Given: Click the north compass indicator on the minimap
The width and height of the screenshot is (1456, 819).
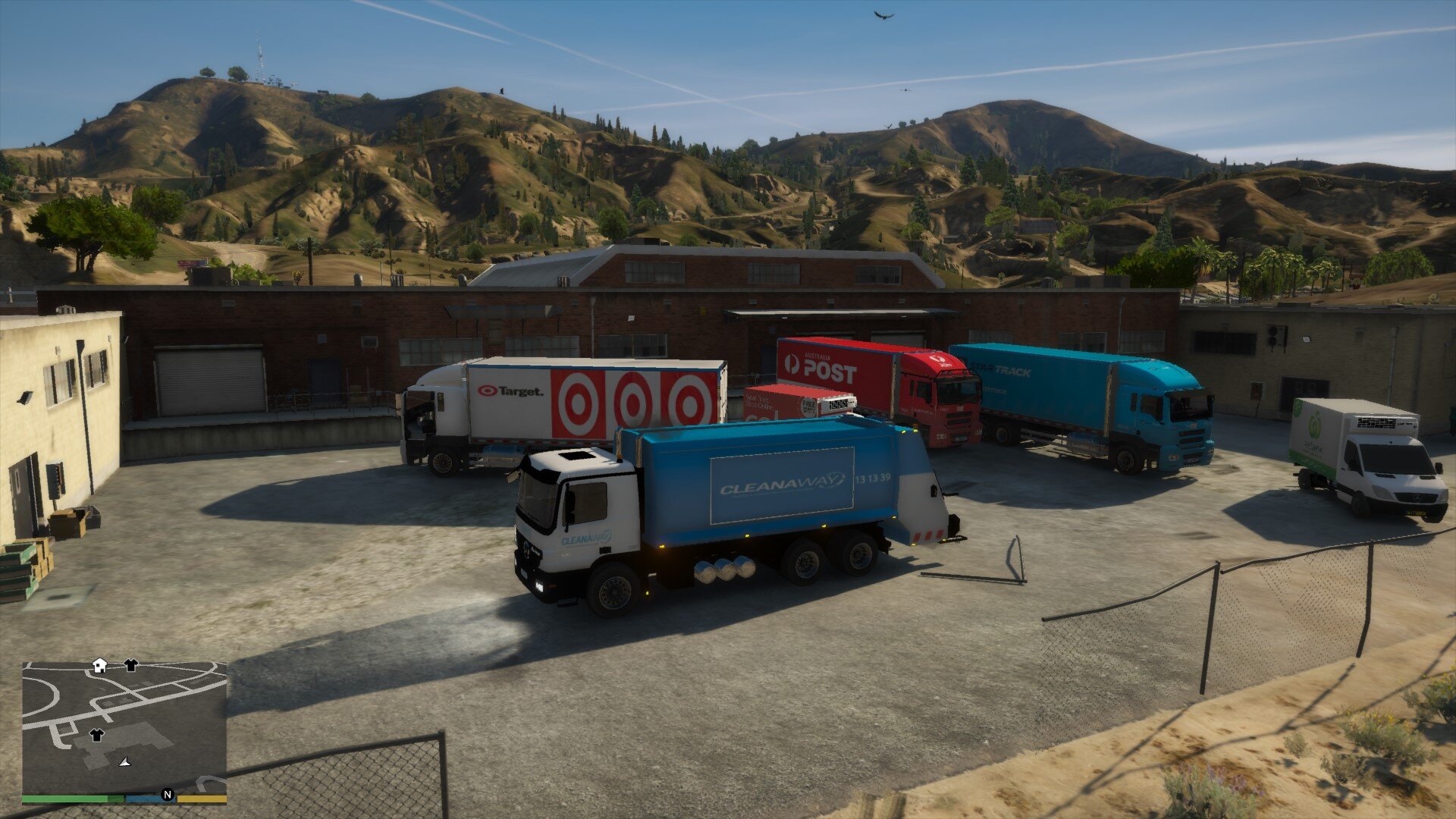Looking at the screenshot, I should point(168,795).
